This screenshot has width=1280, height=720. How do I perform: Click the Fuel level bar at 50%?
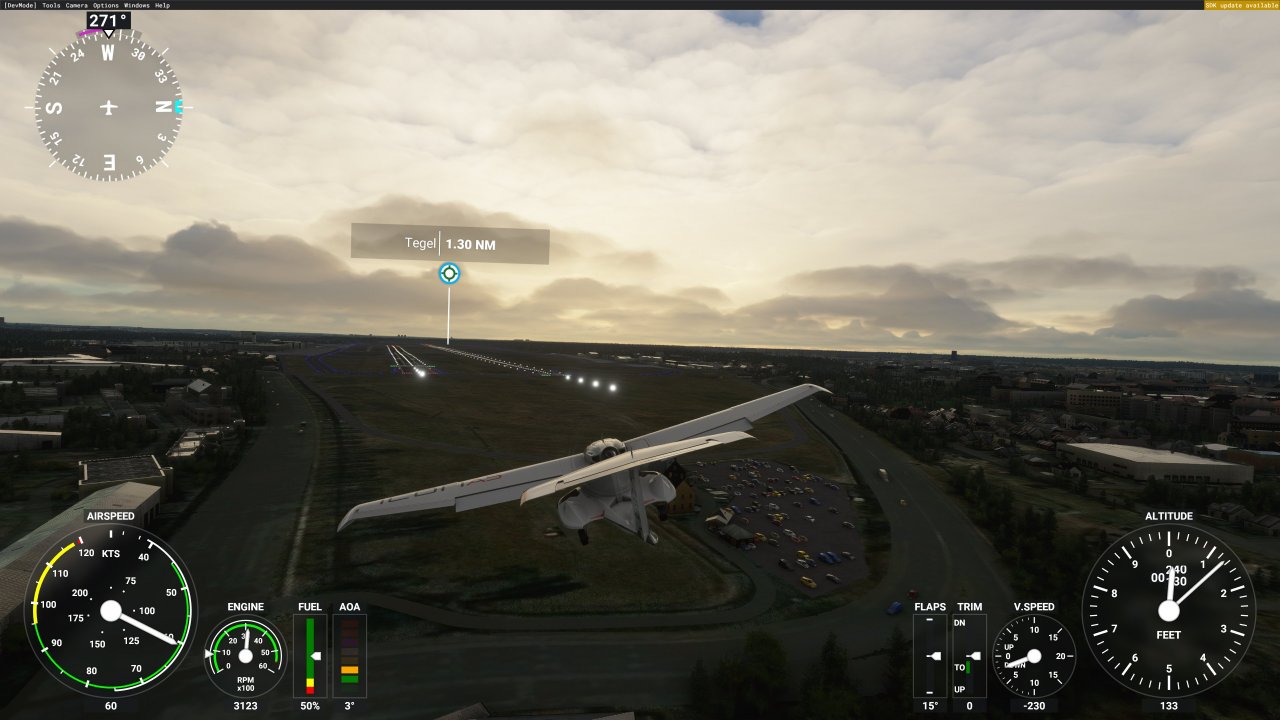pyautogui.click(x=309, y=655)
